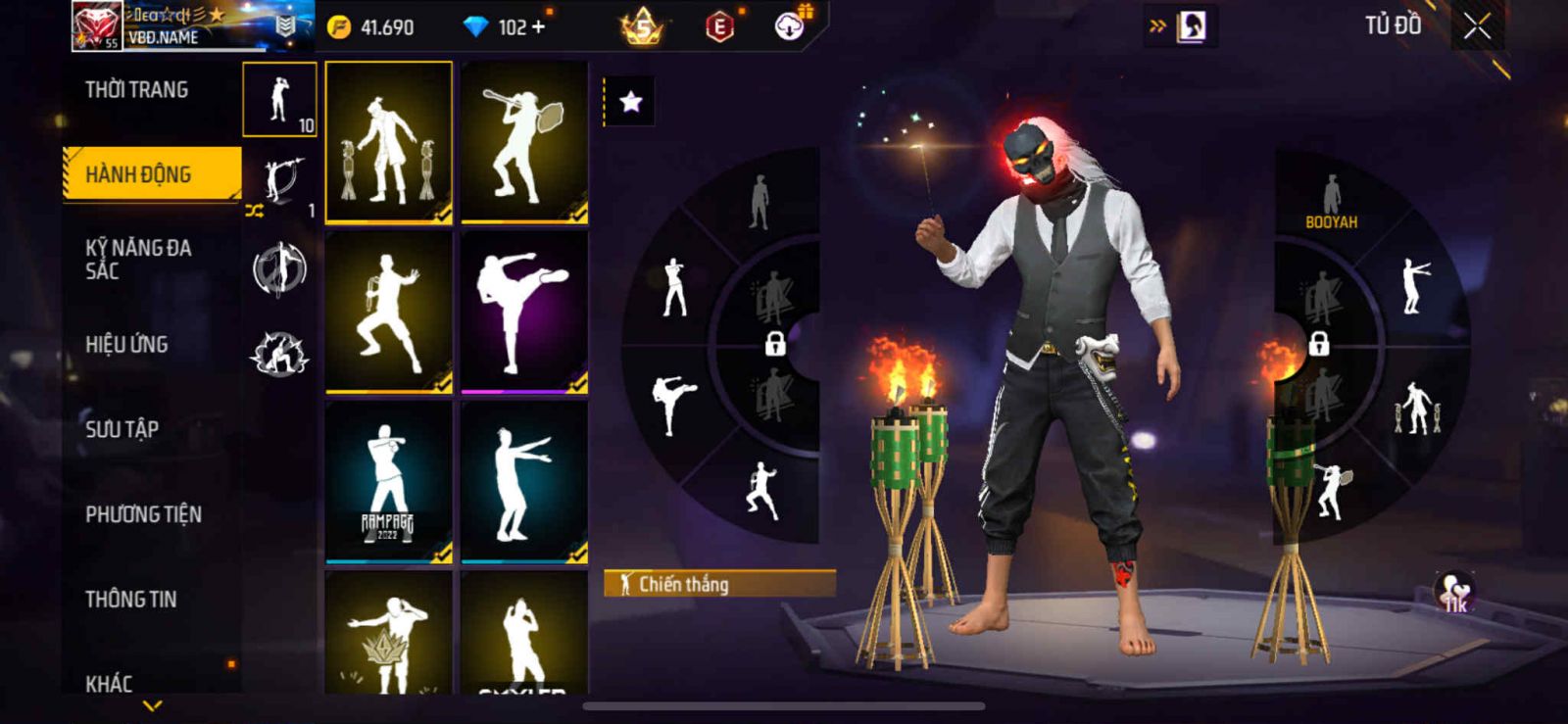Add diamonds with the plus button
Image resolution: width=1568 pixels, height=724 pixels.
click(x=538, y=27)
